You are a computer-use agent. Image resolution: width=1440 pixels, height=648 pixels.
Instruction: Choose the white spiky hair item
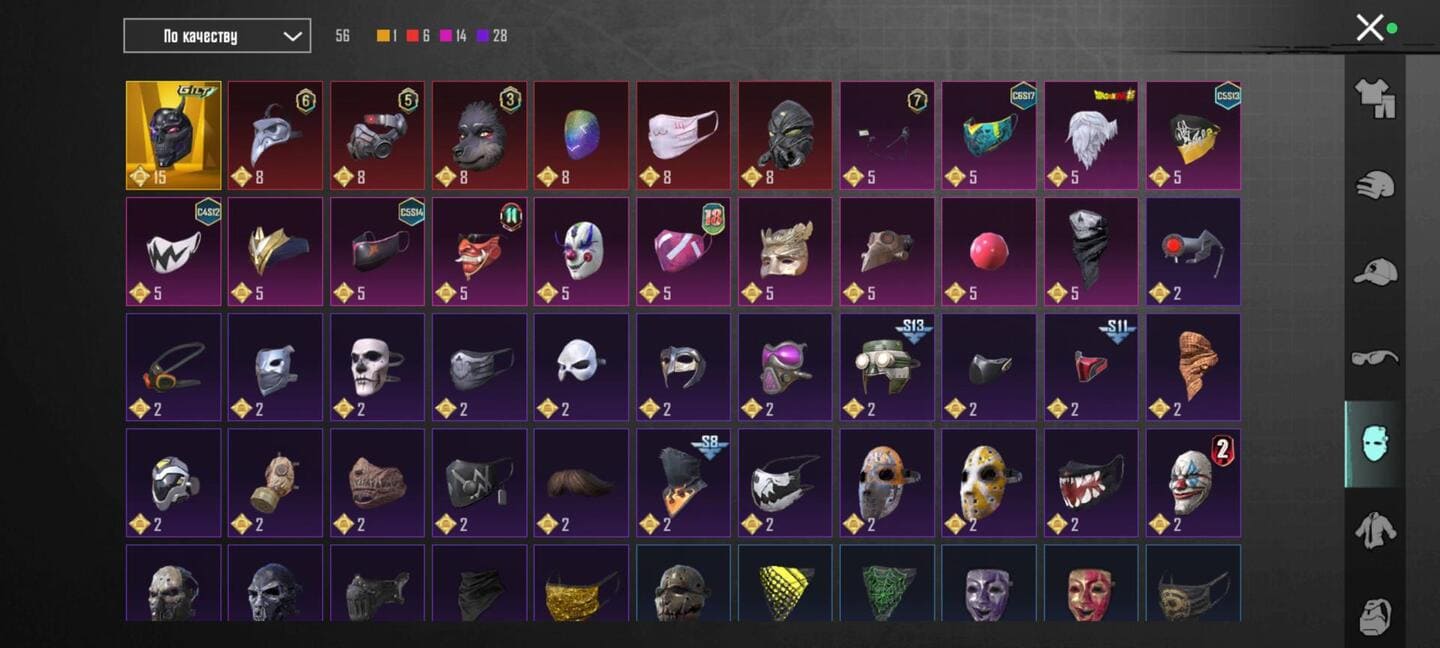[x=1091, y=135]
